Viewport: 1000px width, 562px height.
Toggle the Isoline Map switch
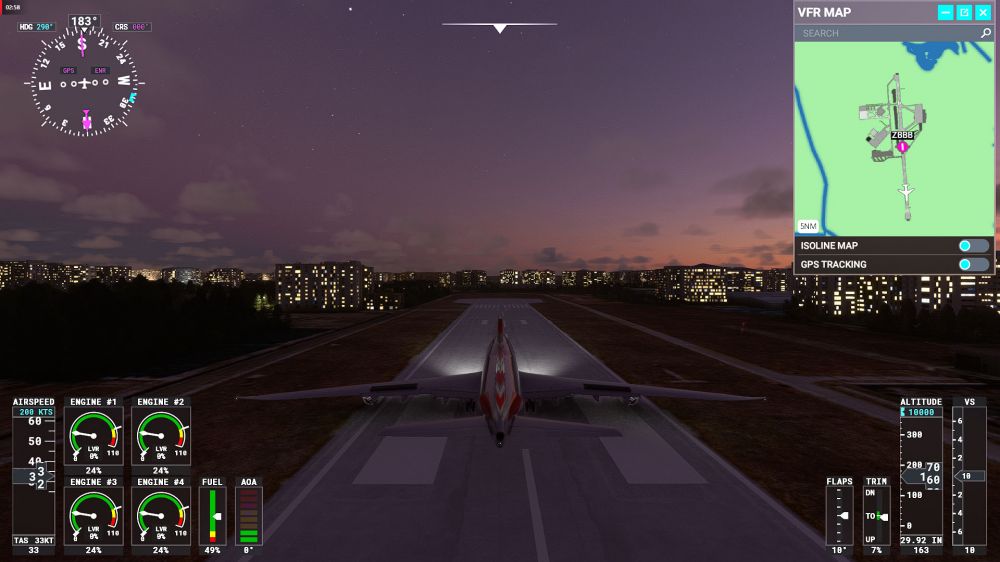click(x=972, y=246)
